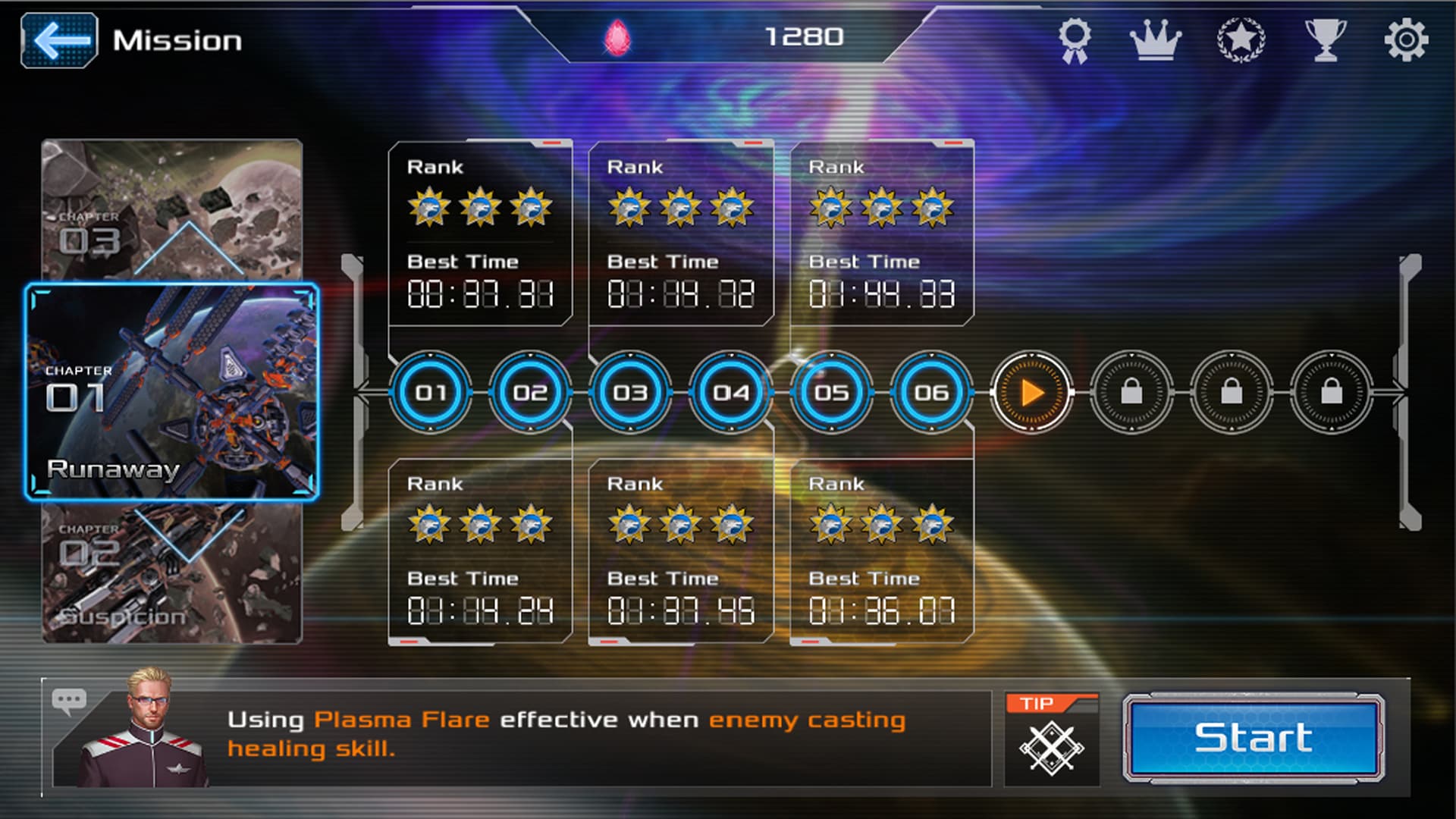This screenshot has width=1456, height=819.
Task: Select mission node 06
Action: click(x=931, y=393)
